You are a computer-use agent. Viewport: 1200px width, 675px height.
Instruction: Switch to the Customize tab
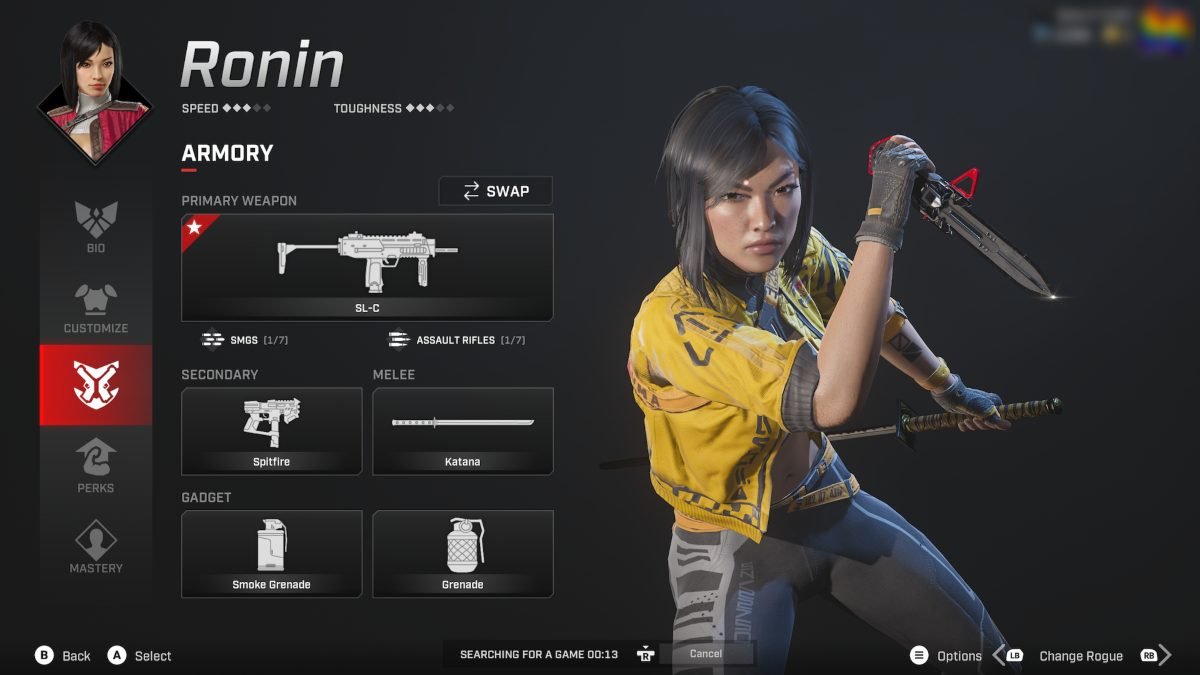coord(96,307)
